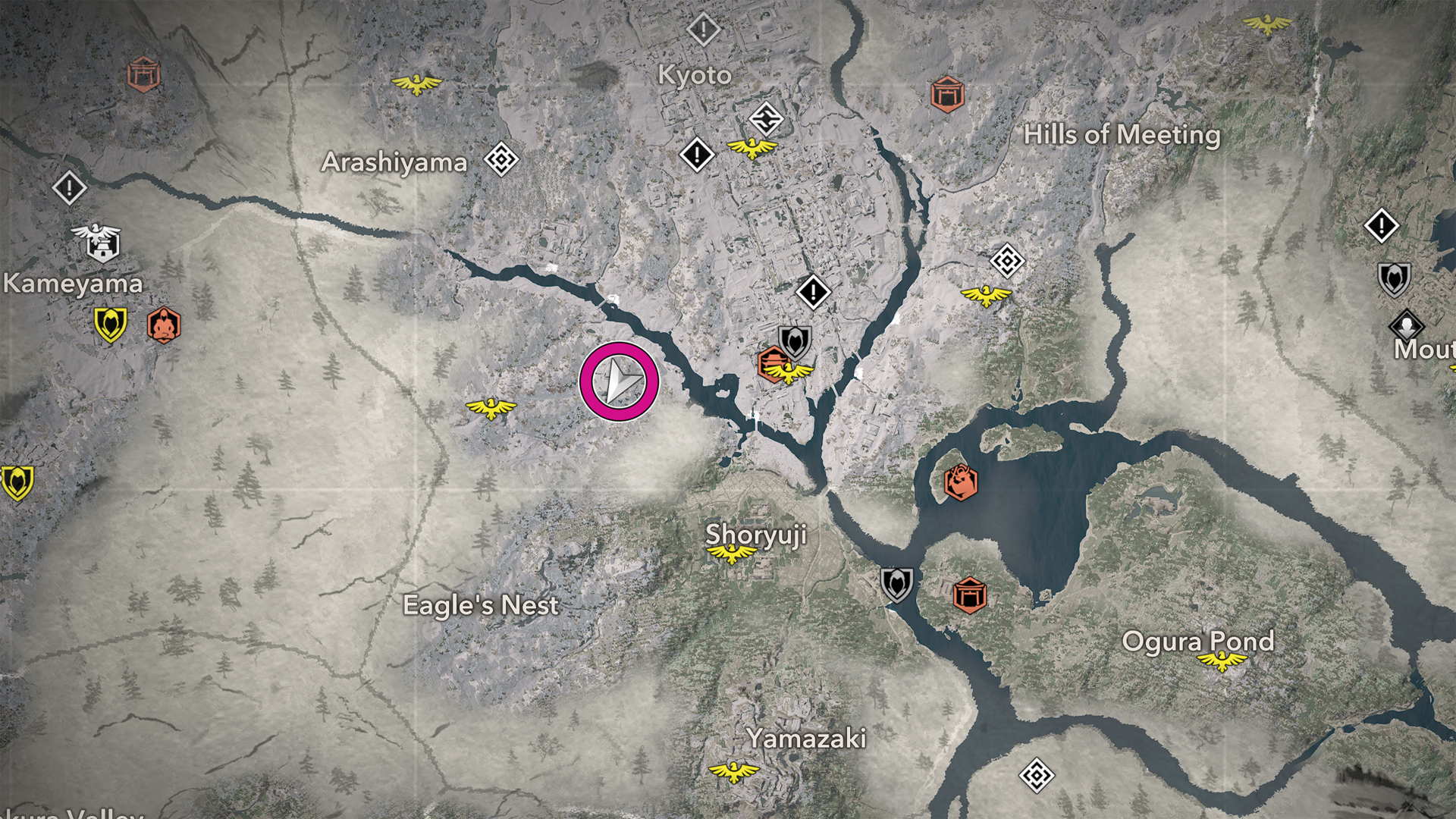Select the orange shrine marker south of the pond
Viewport: 1456px width, 819px height.
click(x=969, y=594)
